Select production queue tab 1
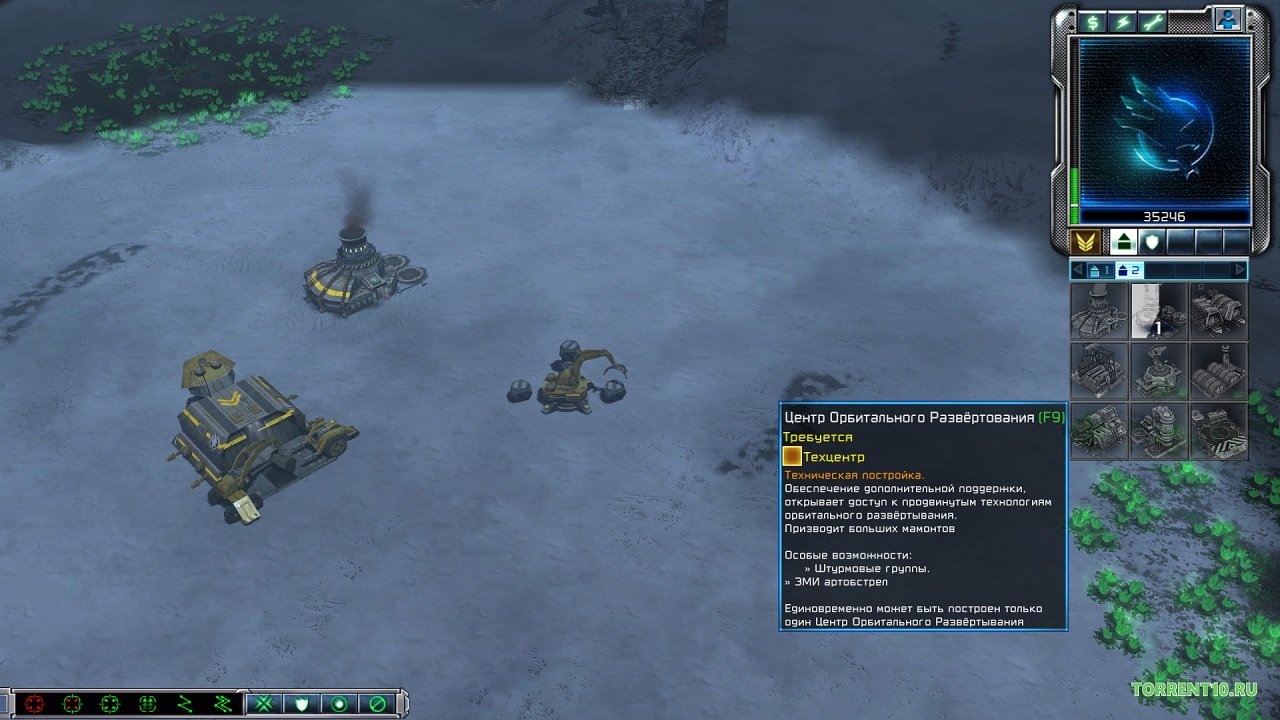Viewport: 1280px width, 720px height. click(1100, 270)
